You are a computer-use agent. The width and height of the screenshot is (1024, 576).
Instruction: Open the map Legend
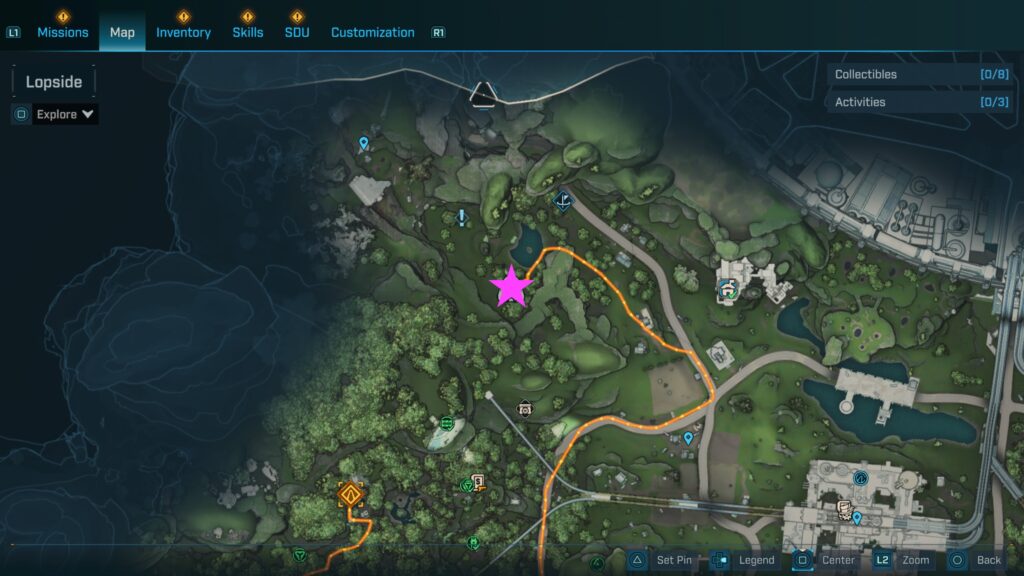tap(745, 560)
